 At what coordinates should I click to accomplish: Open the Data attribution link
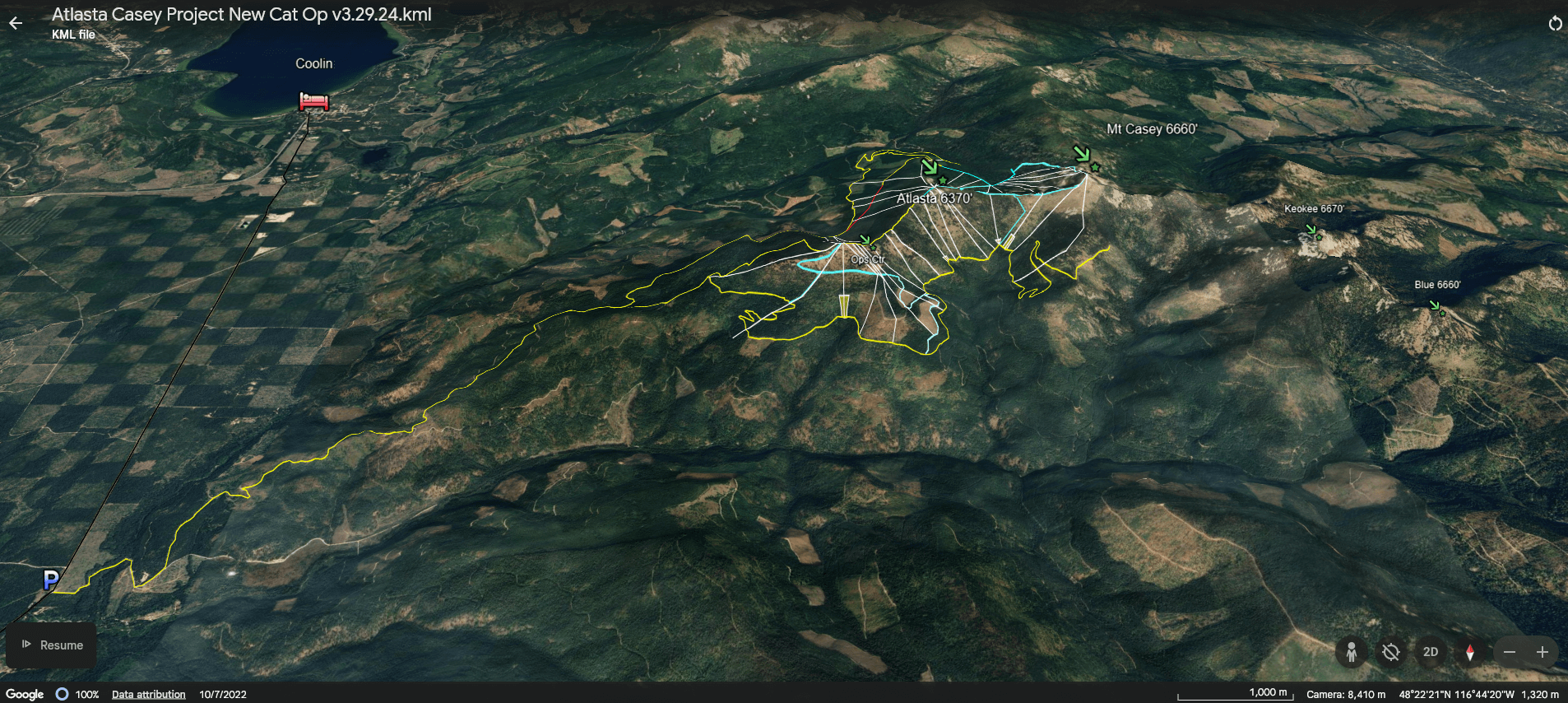(148, 694)
